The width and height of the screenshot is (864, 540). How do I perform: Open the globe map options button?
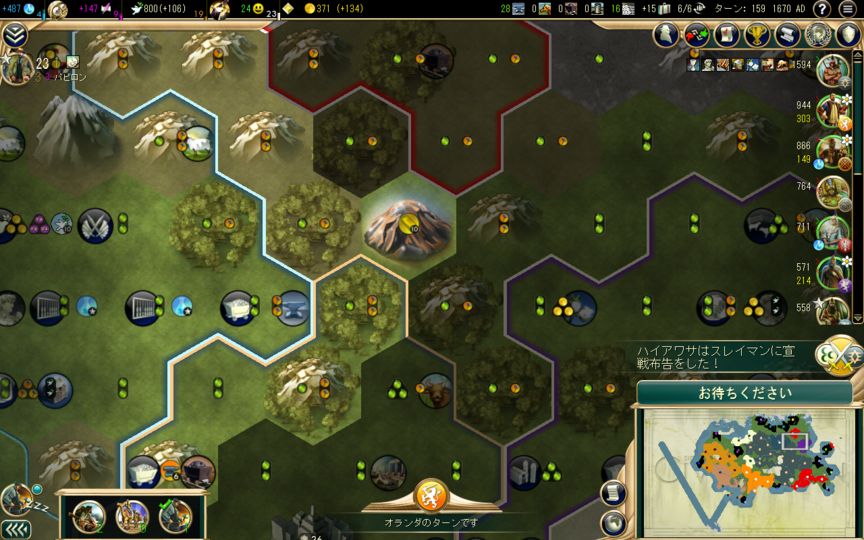pos(614,522)
